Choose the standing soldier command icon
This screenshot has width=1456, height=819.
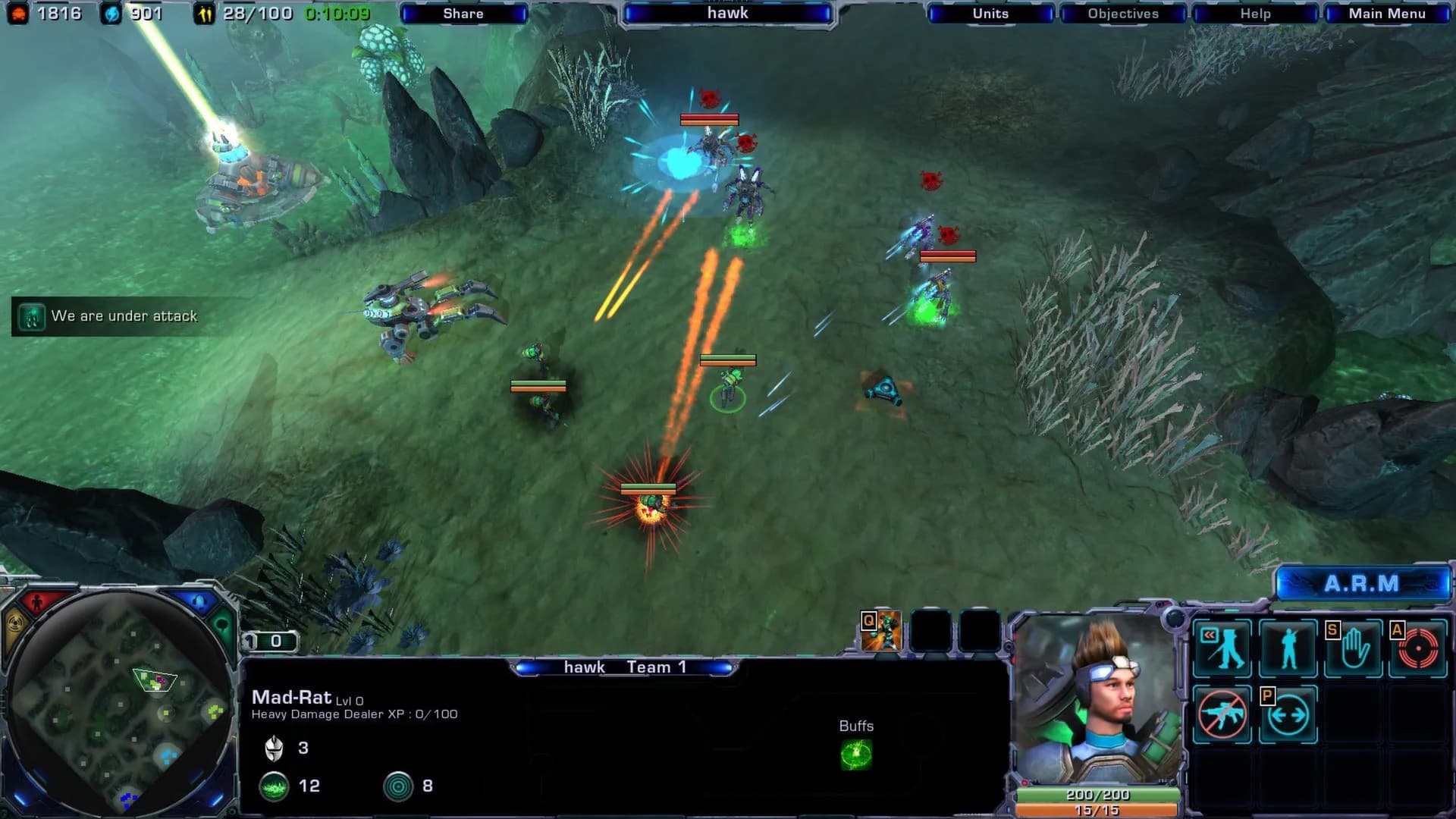pyautogui.click(x=1288, y=648)
